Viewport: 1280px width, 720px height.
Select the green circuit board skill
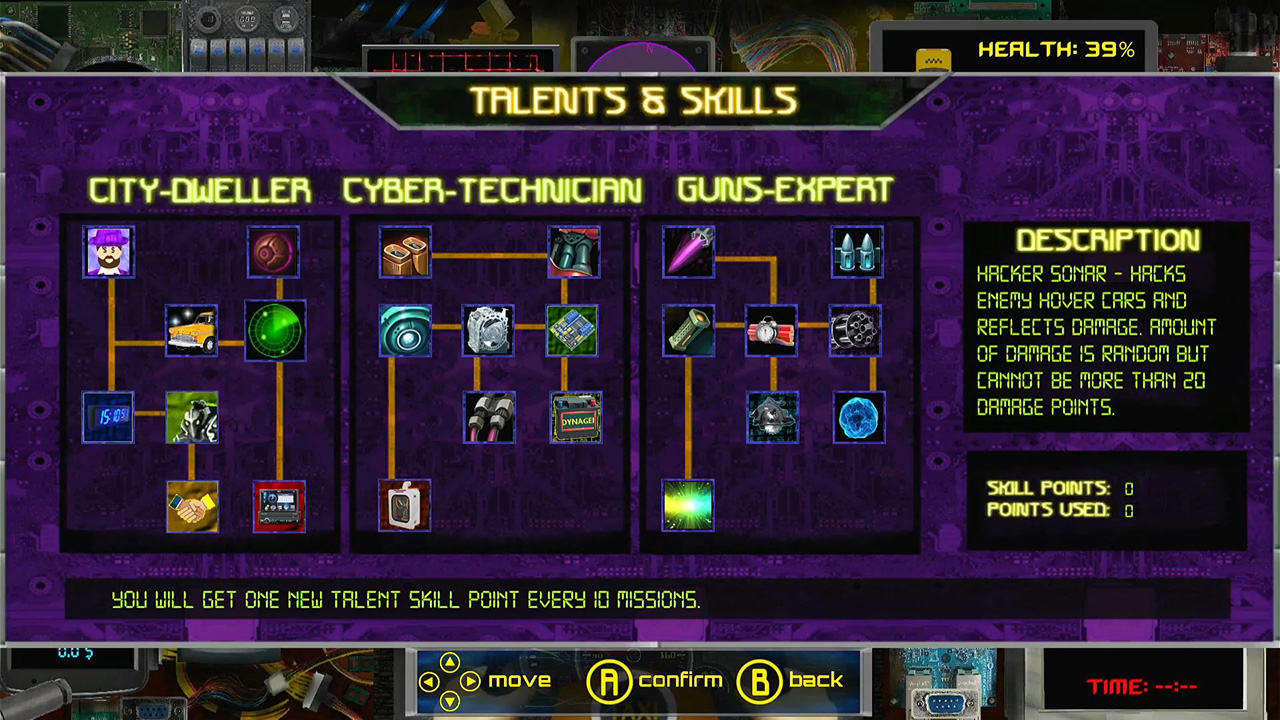573,332
